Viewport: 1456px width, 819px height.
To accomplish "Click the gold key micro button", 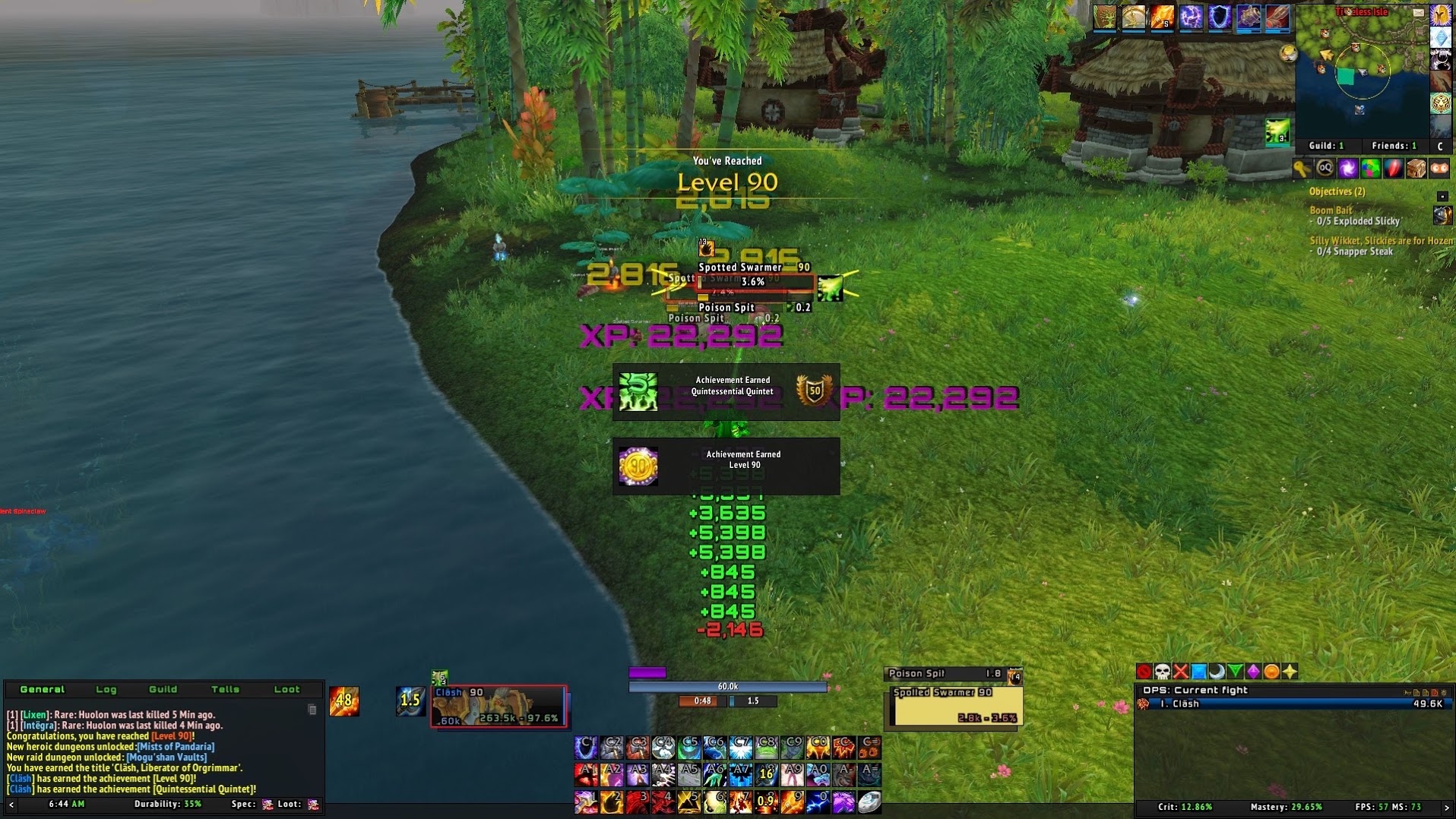I will 1302,169.
